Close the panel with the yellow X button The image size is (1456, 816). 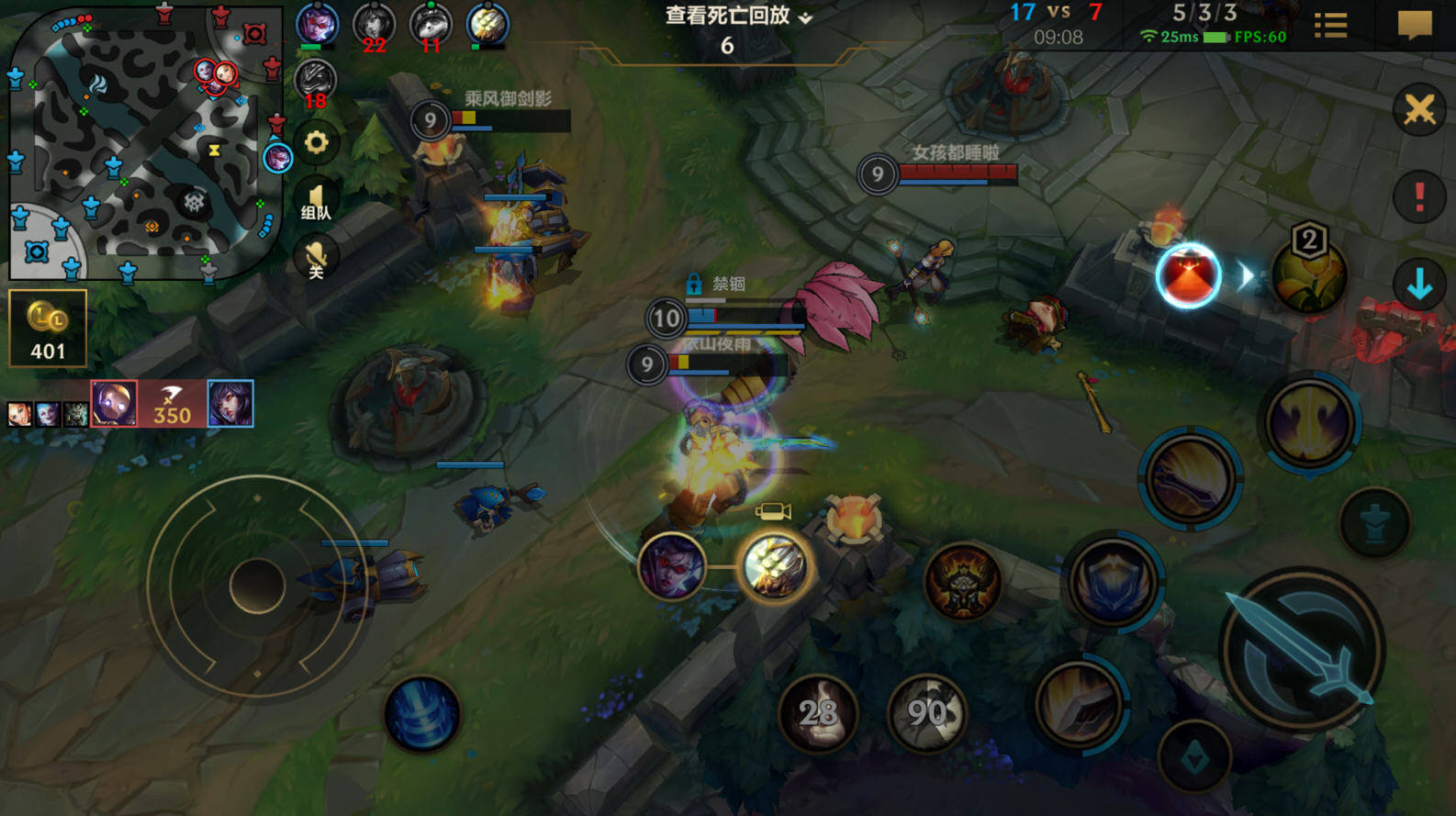click(1419, 110)
